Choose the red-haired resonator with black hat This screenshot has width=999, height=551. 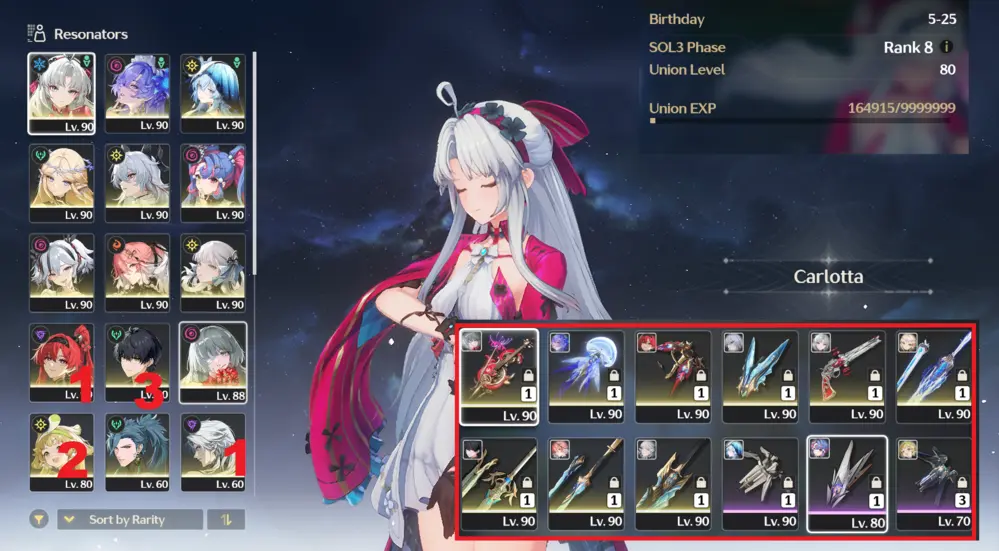pos(62,362)
